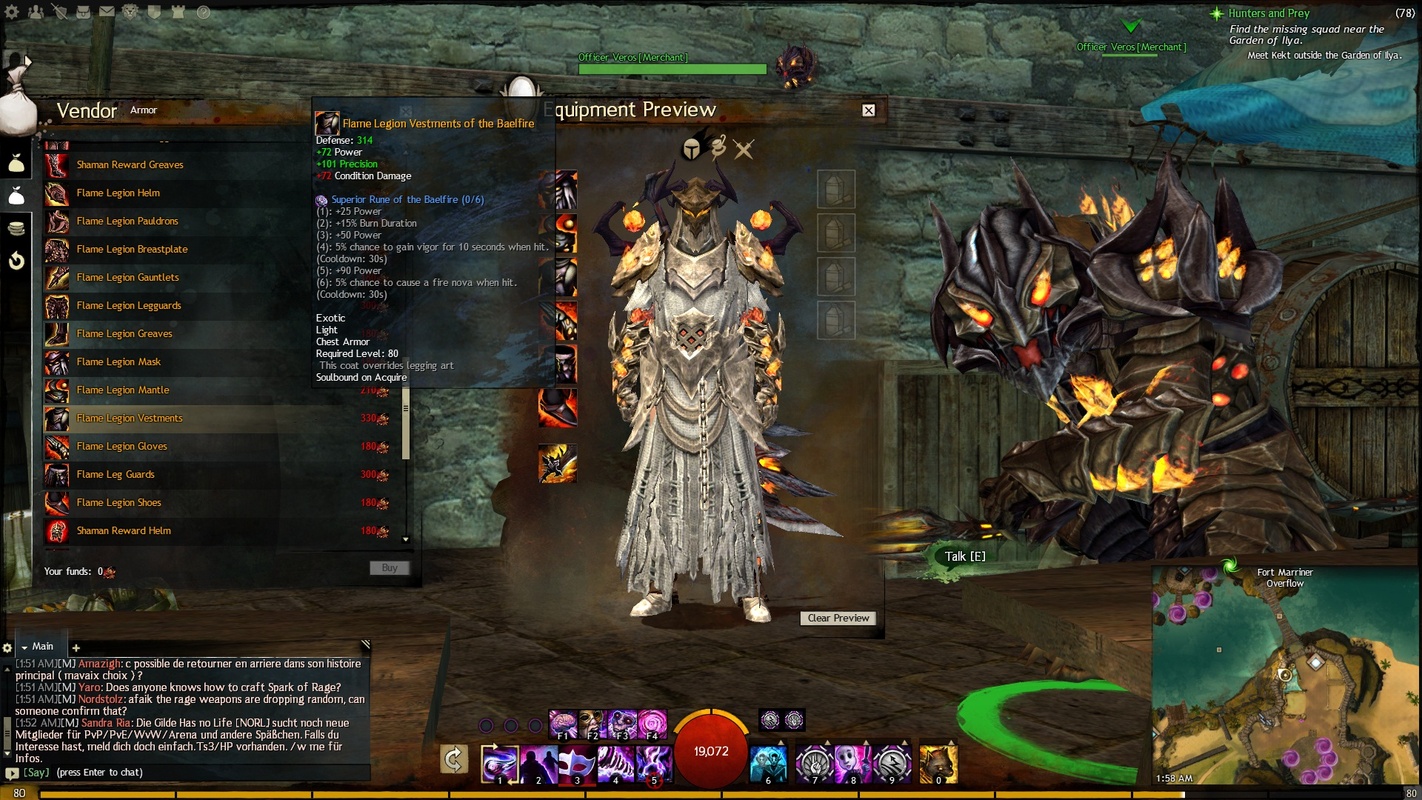Toggle the helmet visibility icon in preview
1422x800 pixels.
coord(691,150)
